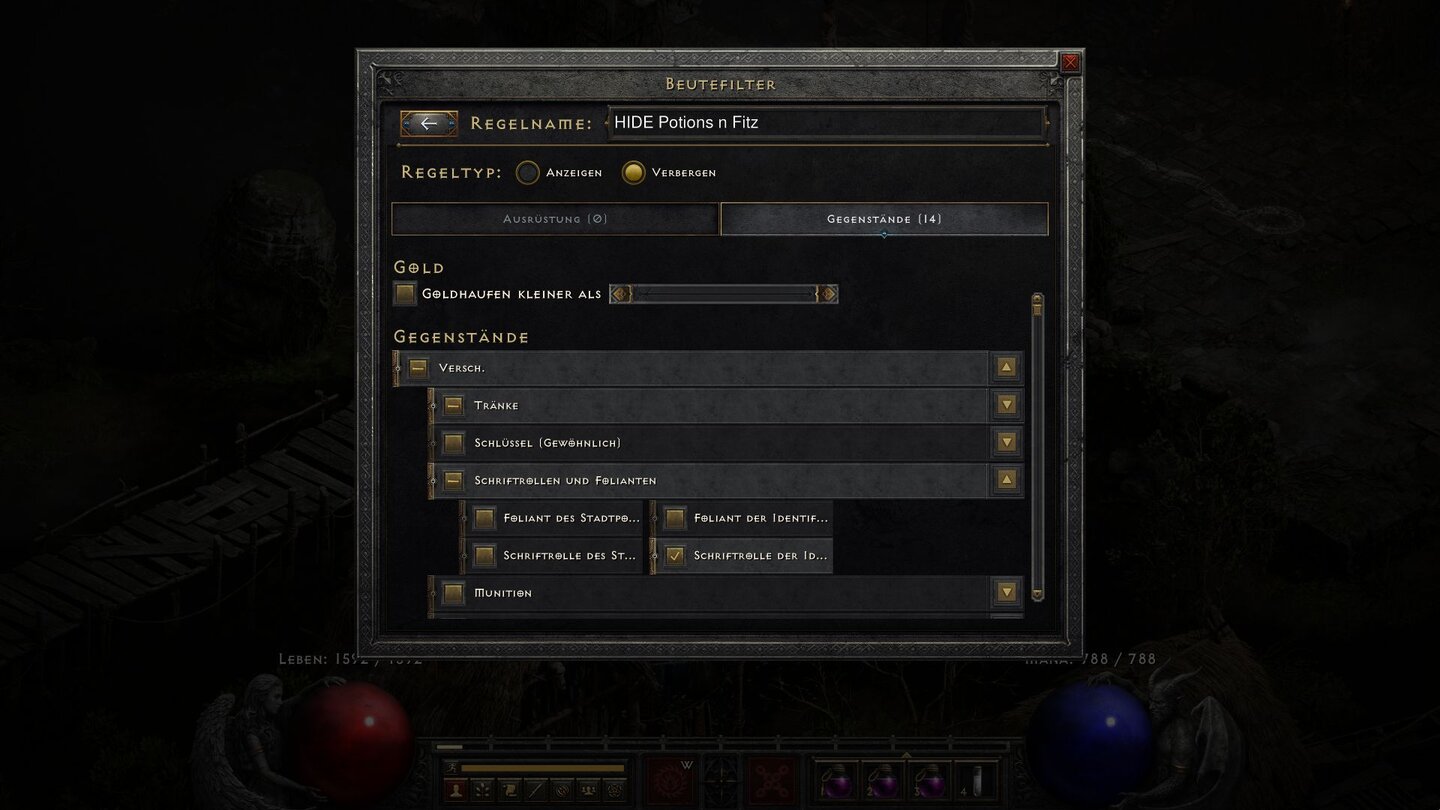The width and height of the screenshot is (1440, 810).
Task: Click the back arrow next to Regelname
Action: pyautogui.click(x=429, y=123)
